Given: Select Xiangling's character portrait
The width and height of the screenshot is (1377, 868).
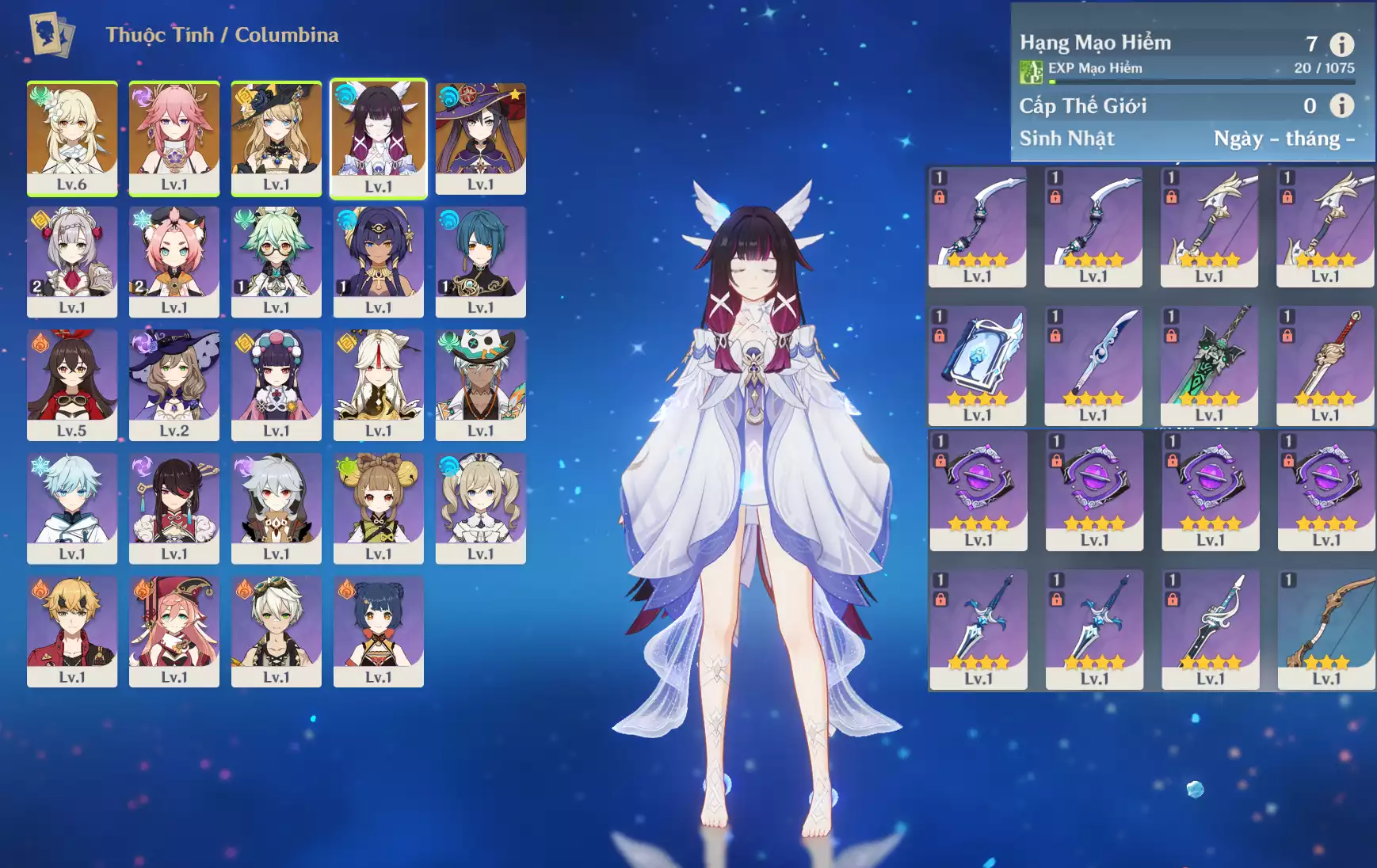Looking at the screenshot, I should [379, 630].
